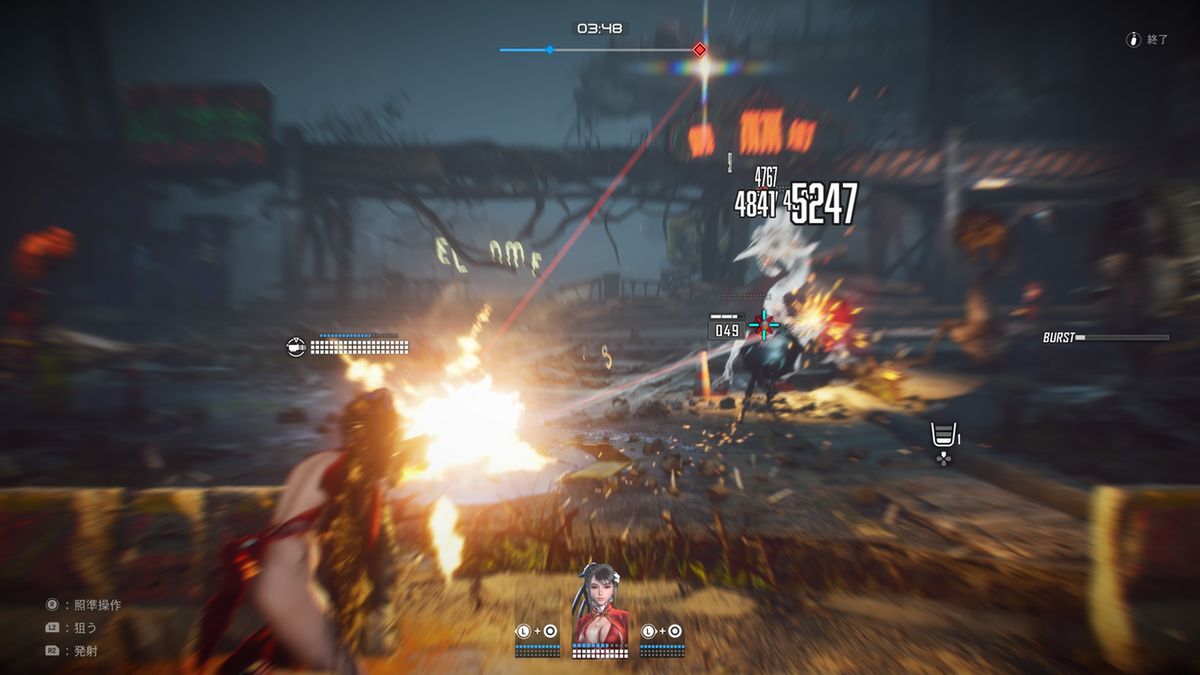Click the red diamond marker on progress track
The image size is (1200, 675).
[700, 49]
